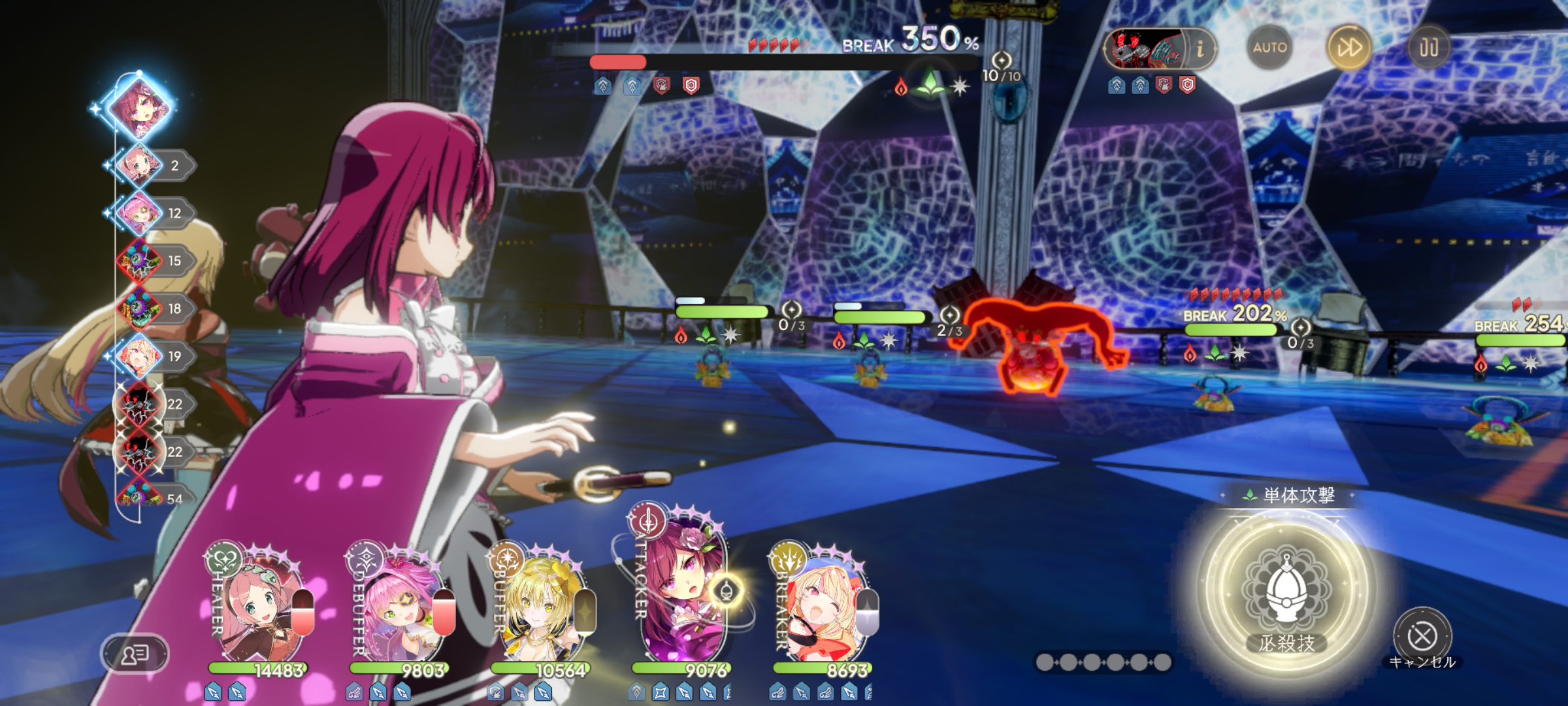Activate the fast-forward speed button
1568x706 pixels.
tap(1349, 48)
